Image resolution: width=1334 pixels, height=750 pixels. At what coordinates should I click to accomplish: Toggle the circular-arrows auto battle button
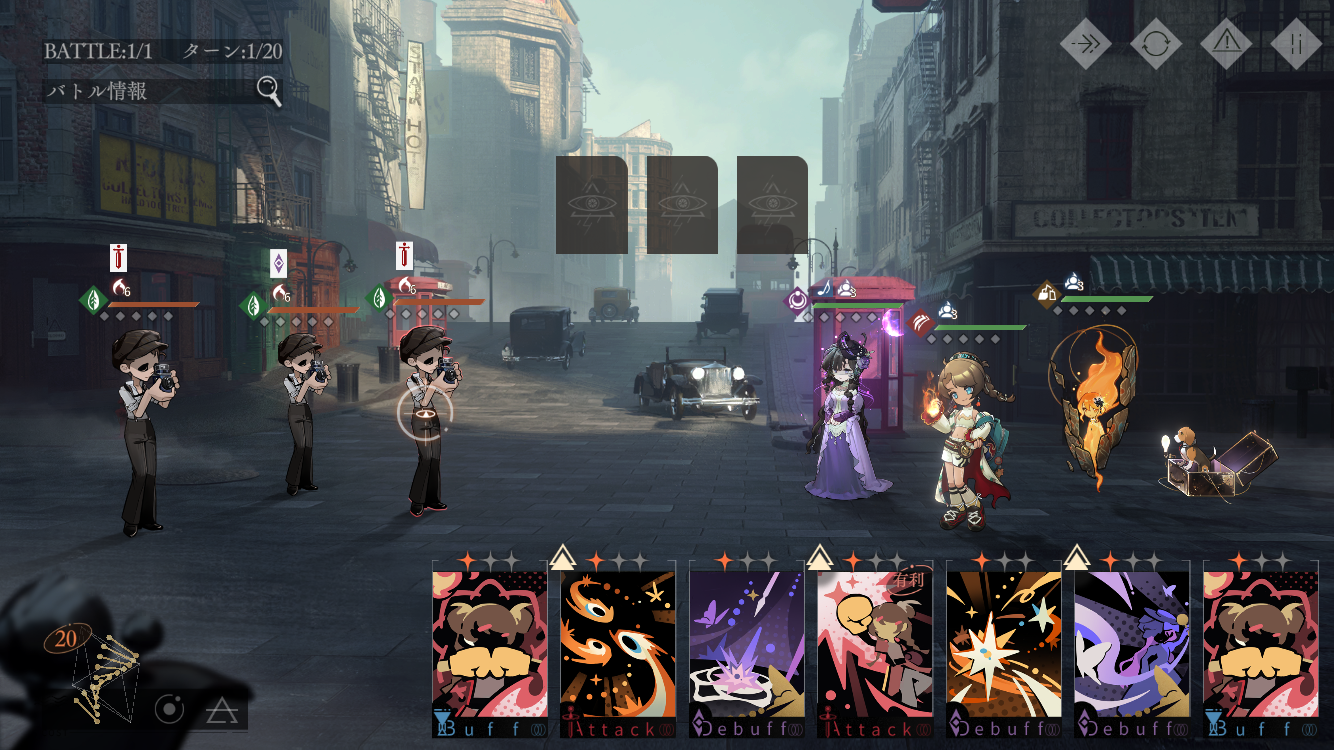pos(1156,43)
